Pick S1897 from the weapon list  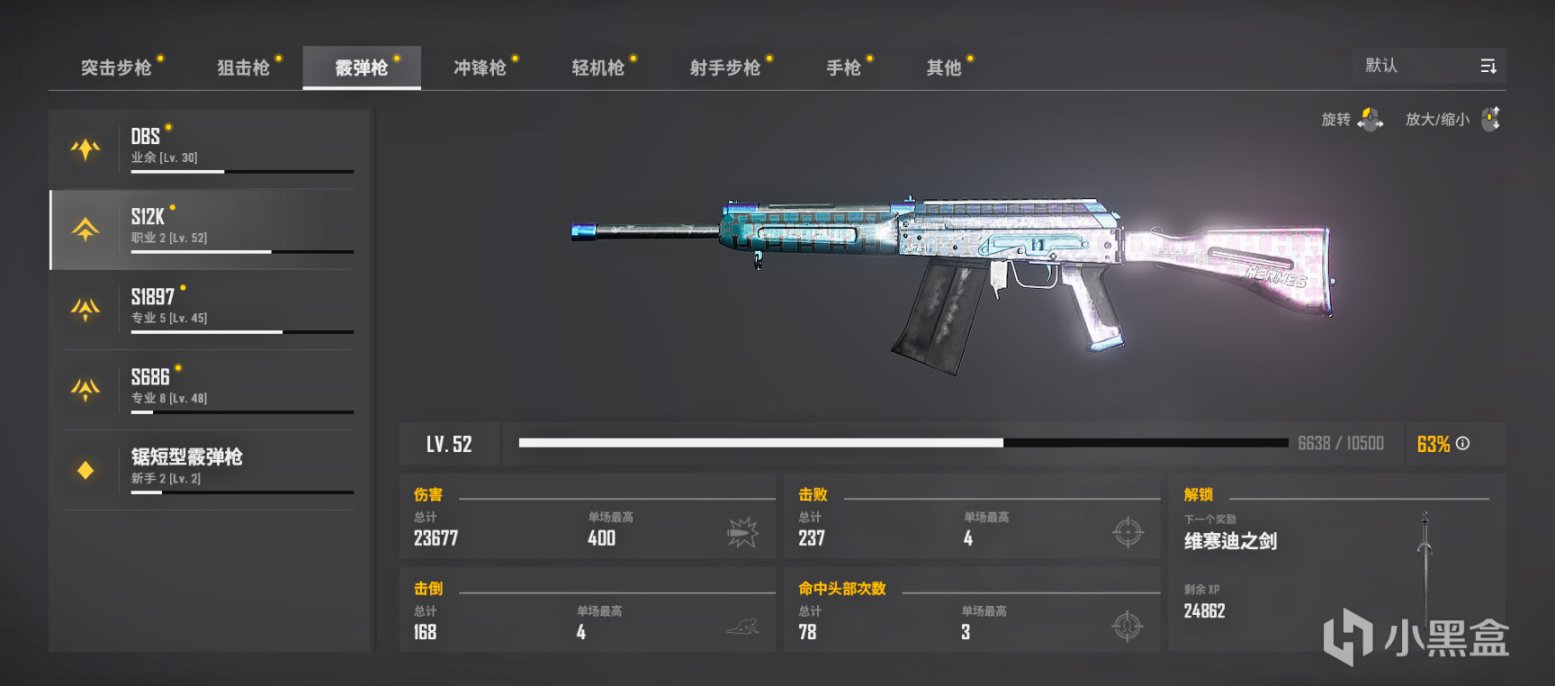pyautogui.click(x=210, y=309)
